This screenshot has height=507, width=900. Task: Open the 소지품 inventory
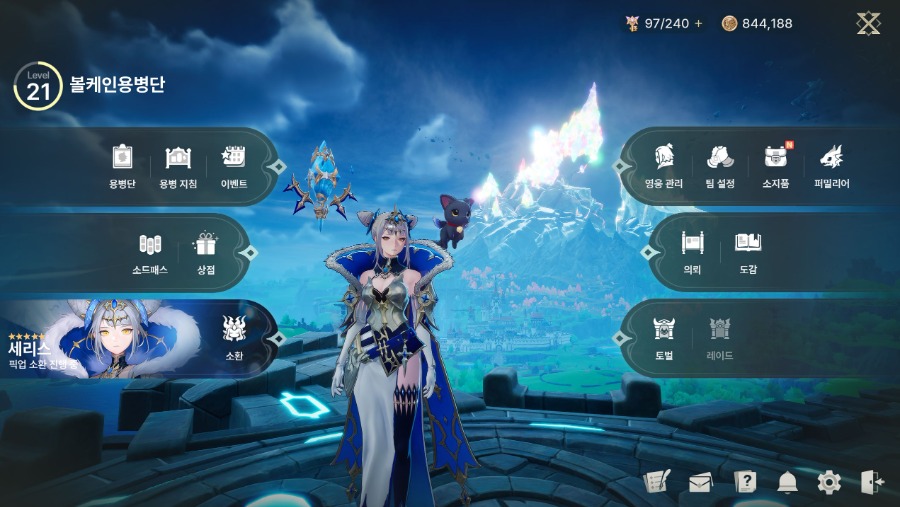tap(776, 165)
